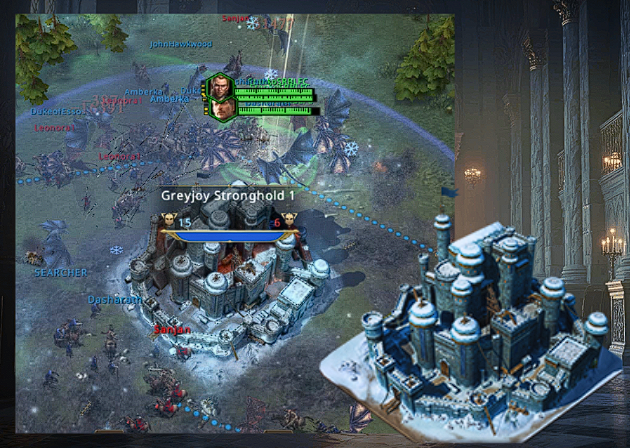Select the Greyjoy Stronghold 1 name label

click(228, 196)
